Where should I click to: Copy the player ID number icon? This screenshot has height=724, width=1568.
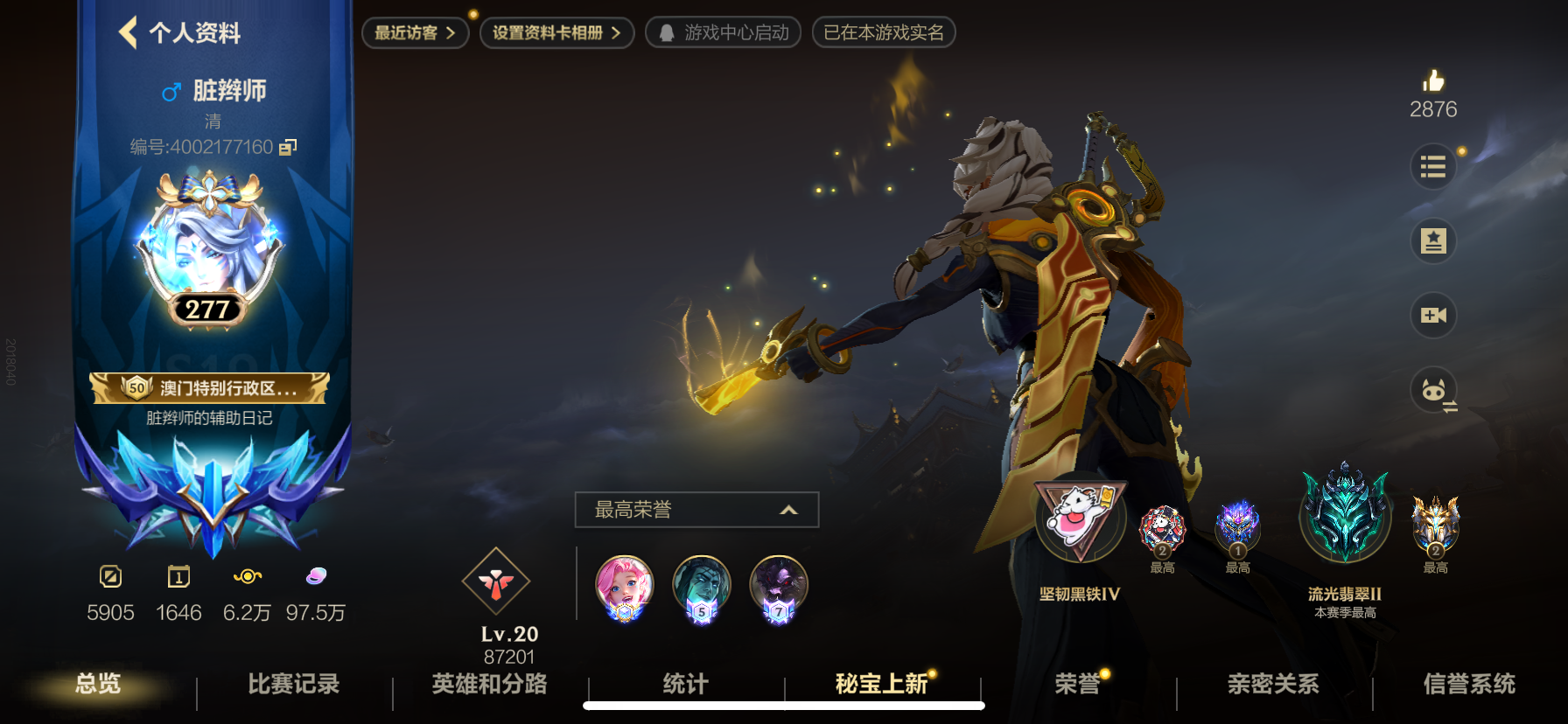tap(288, 147)
